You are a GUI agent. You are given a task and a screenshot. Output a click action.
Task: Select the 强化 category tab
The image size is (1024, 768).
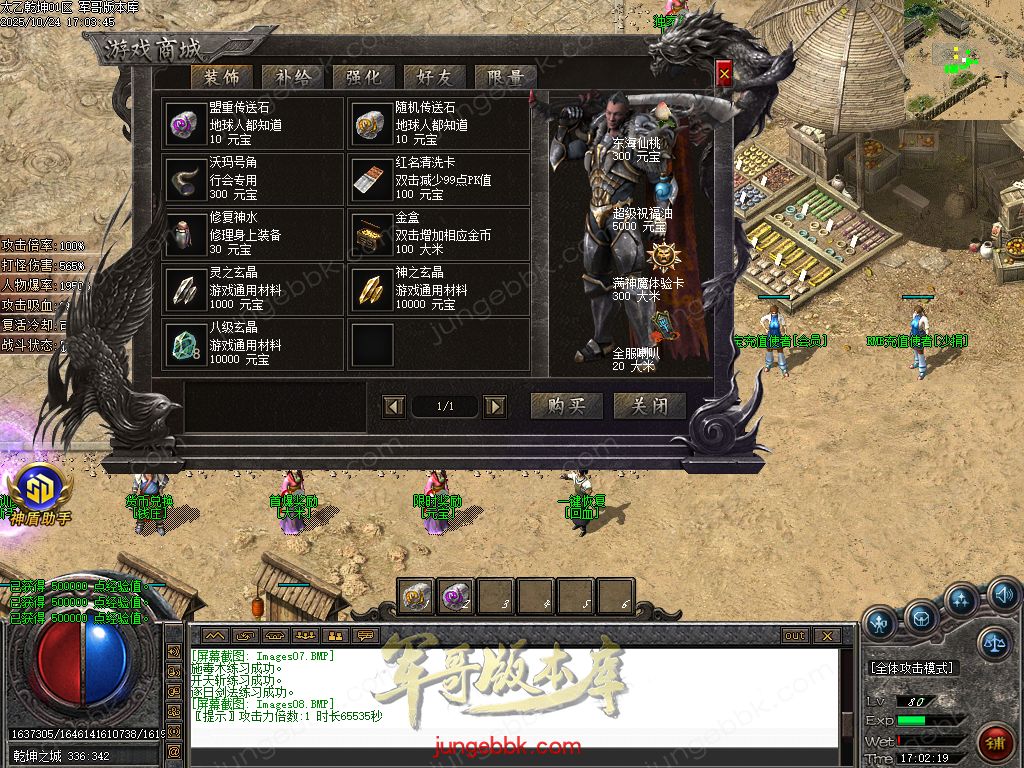(x=362, y=77)
